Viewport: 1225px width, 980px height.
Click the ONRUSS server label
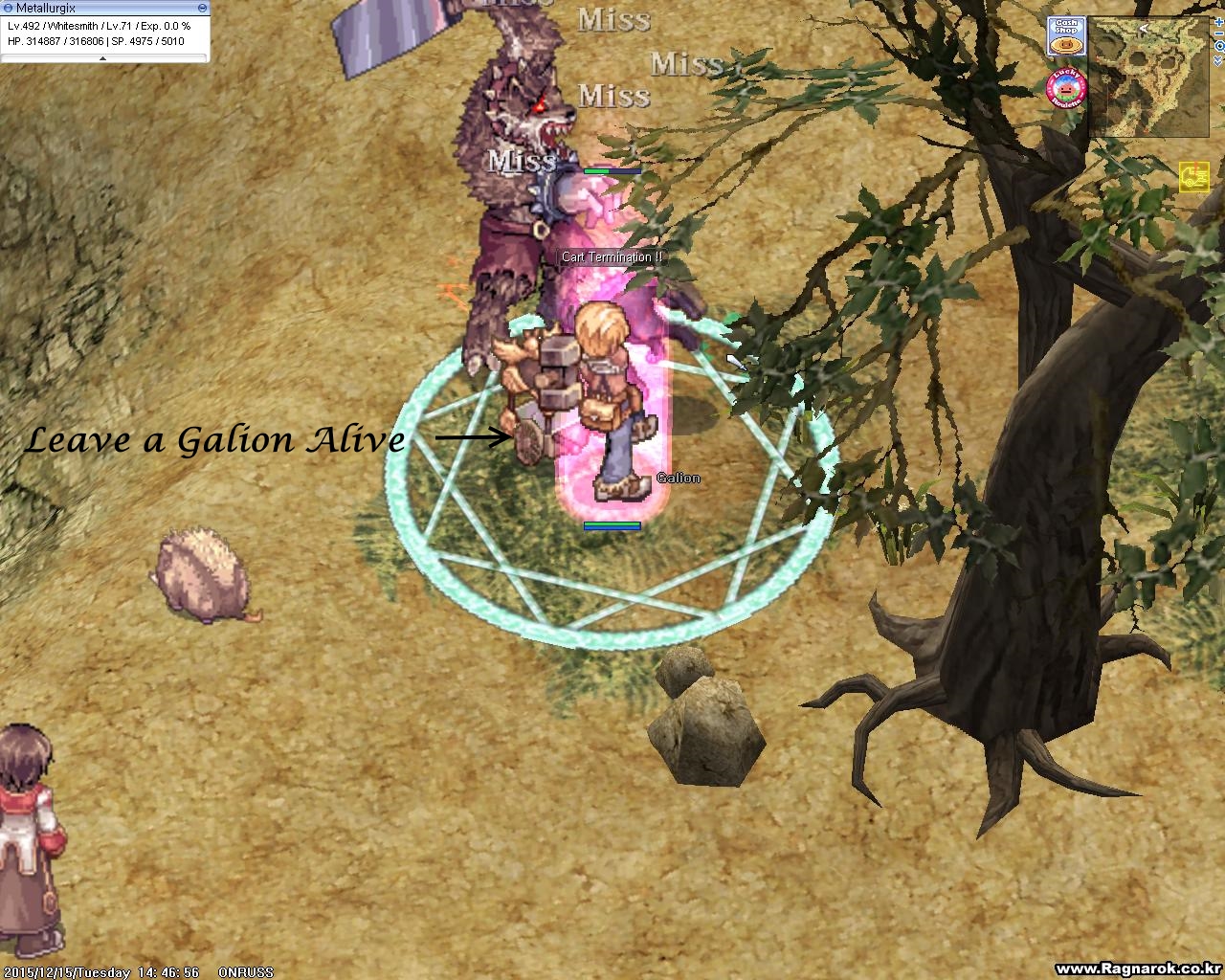point(247,972)
